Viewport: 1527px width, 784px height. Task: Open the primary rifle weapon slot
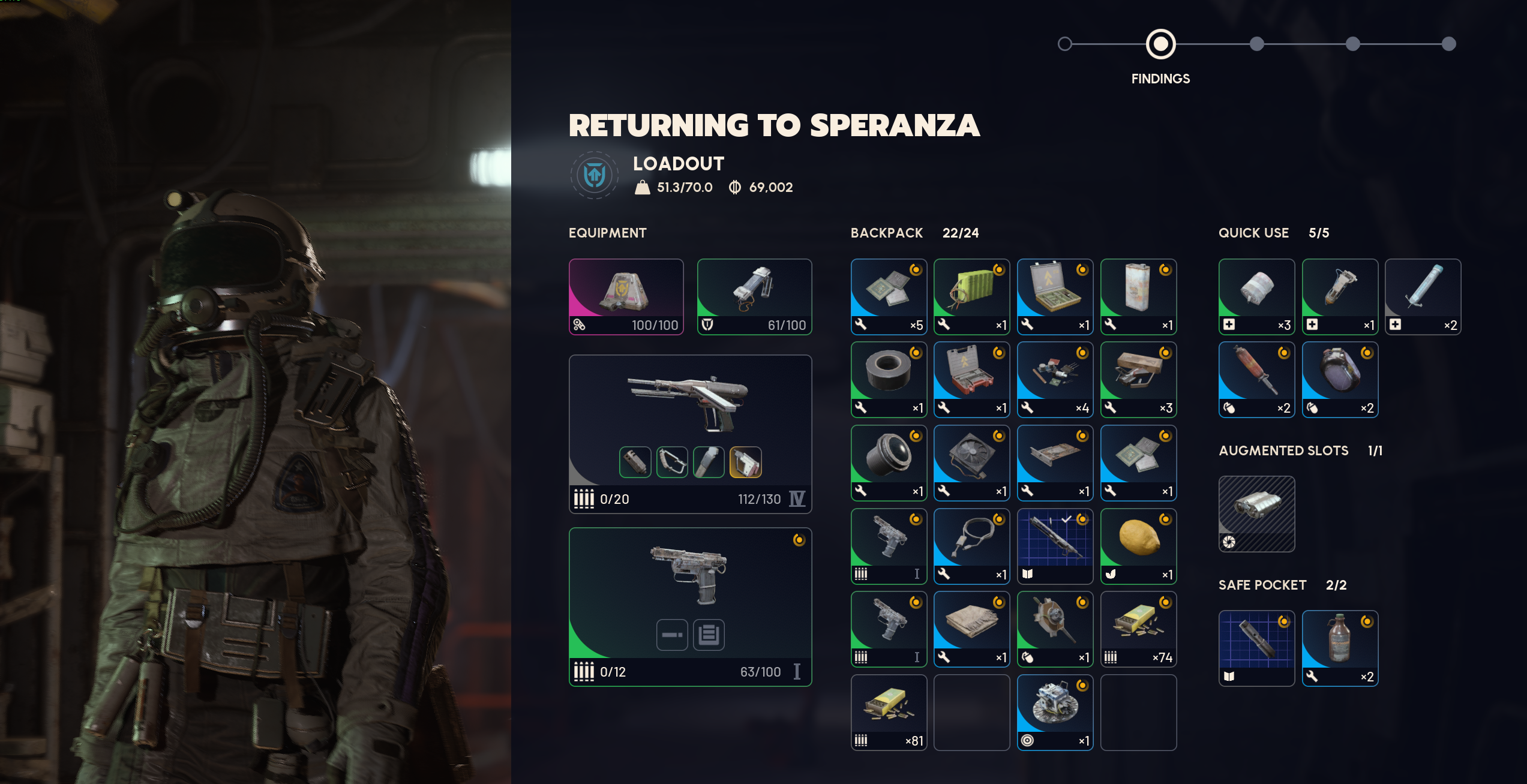click(690, 408)
